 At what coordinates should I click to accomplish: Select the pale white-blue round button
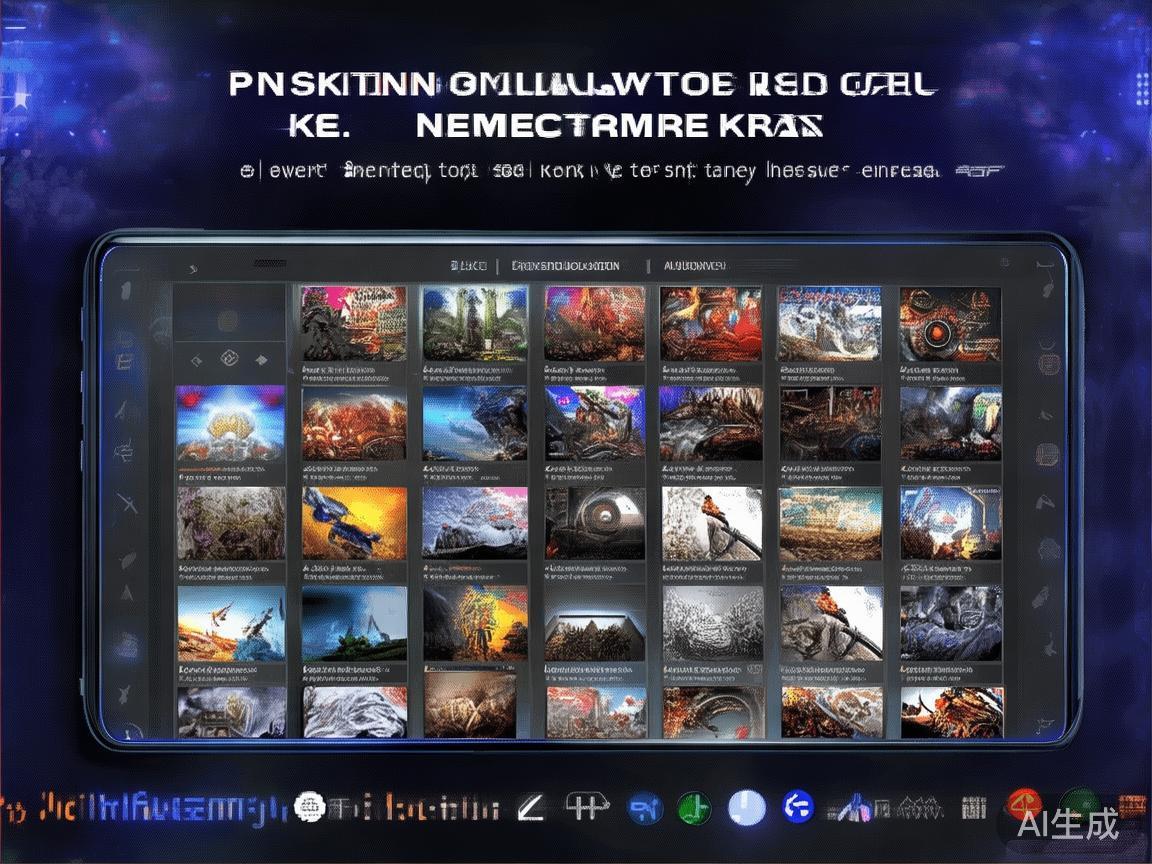click(x=746, y=808)
